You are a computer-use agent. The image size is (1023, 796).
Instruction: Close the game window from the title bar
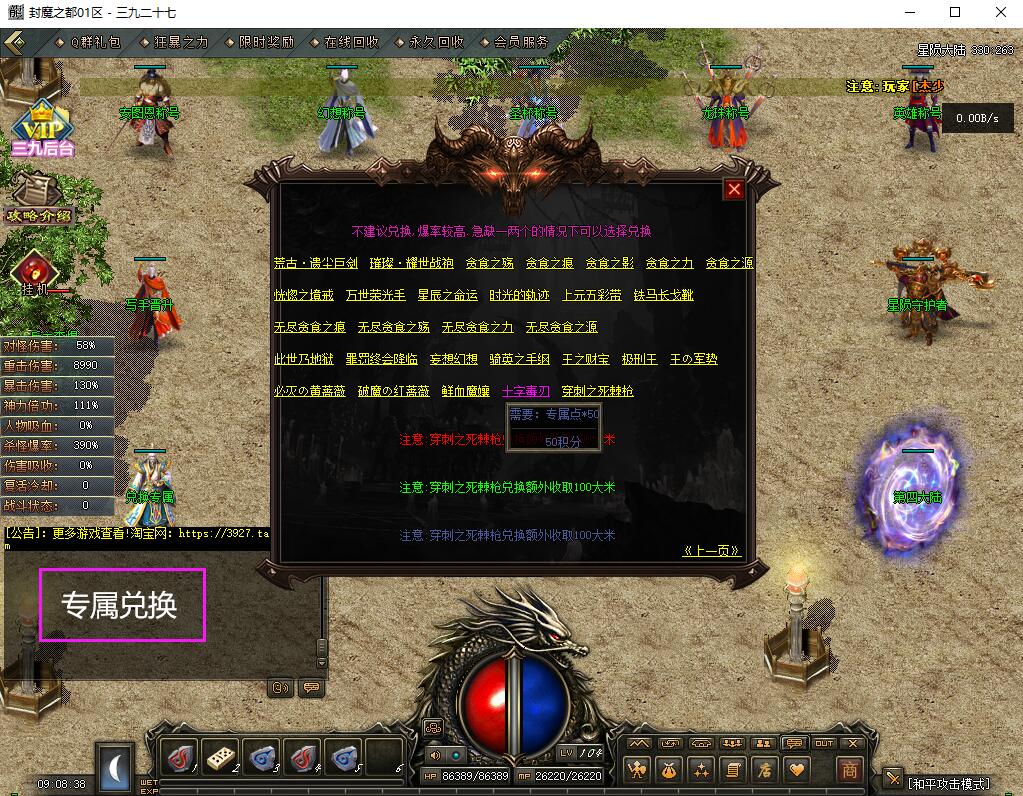(1000, 12)
